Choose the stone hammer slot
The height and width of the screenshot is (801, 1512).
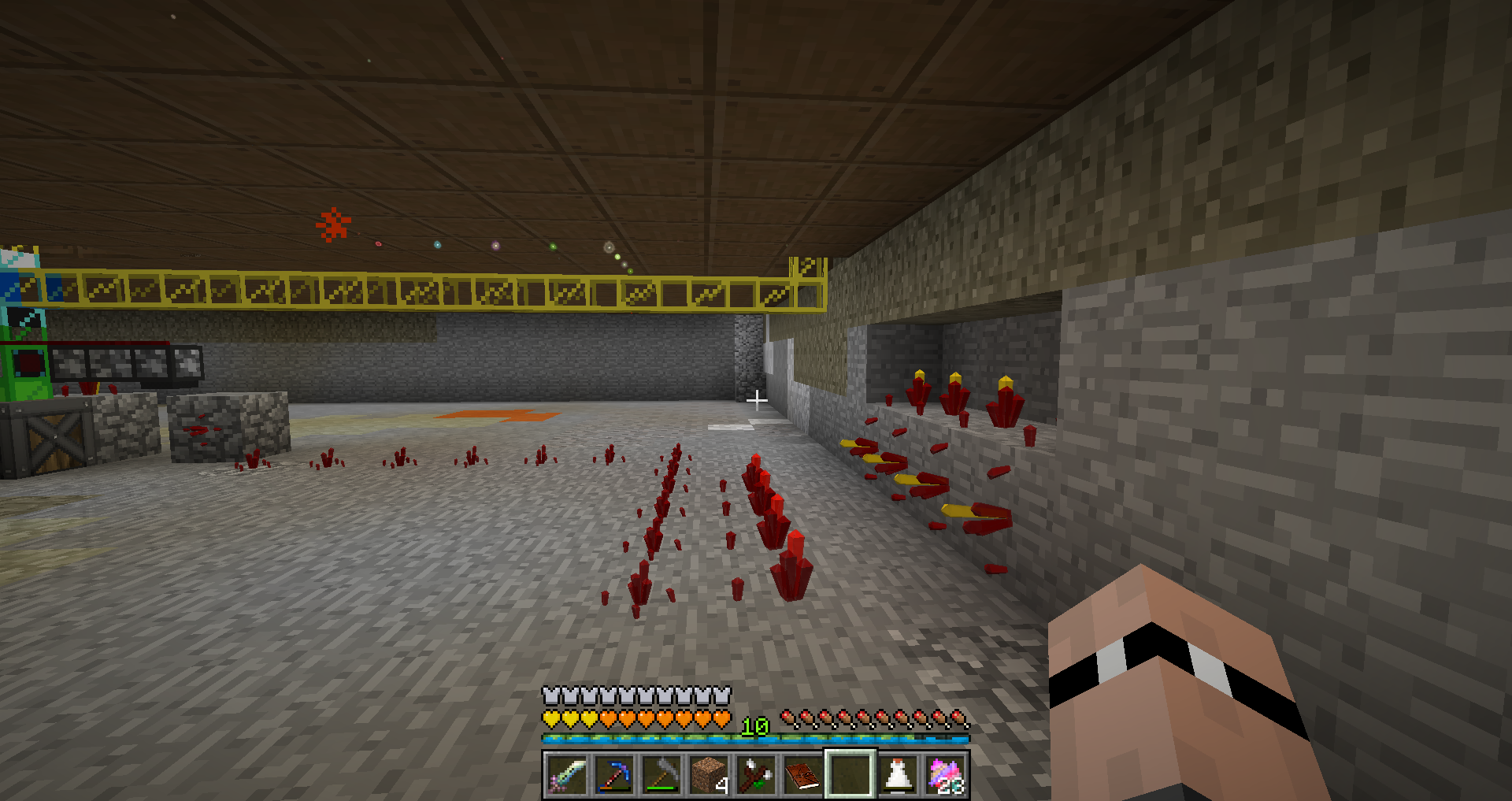pos(661,774)
